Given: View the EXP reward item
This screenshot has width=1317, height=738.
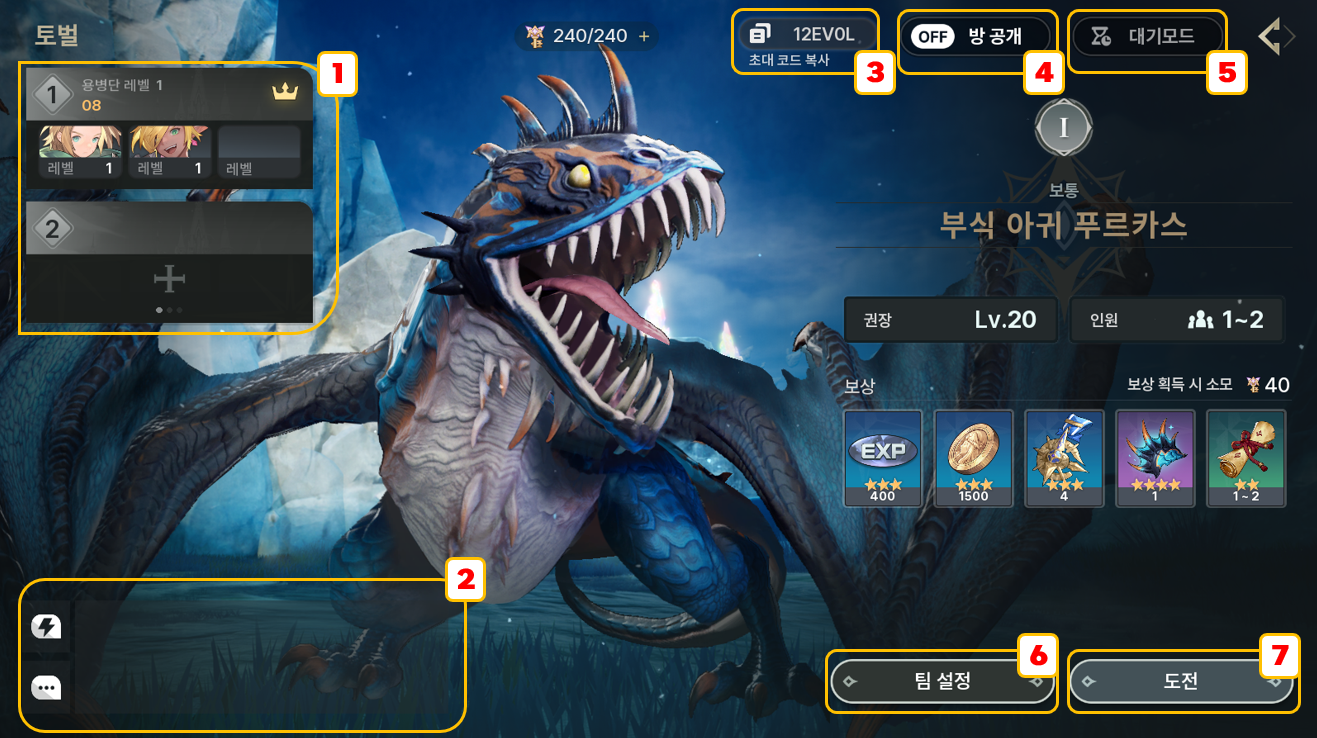Looking at the screenshot, I should 883,457.
